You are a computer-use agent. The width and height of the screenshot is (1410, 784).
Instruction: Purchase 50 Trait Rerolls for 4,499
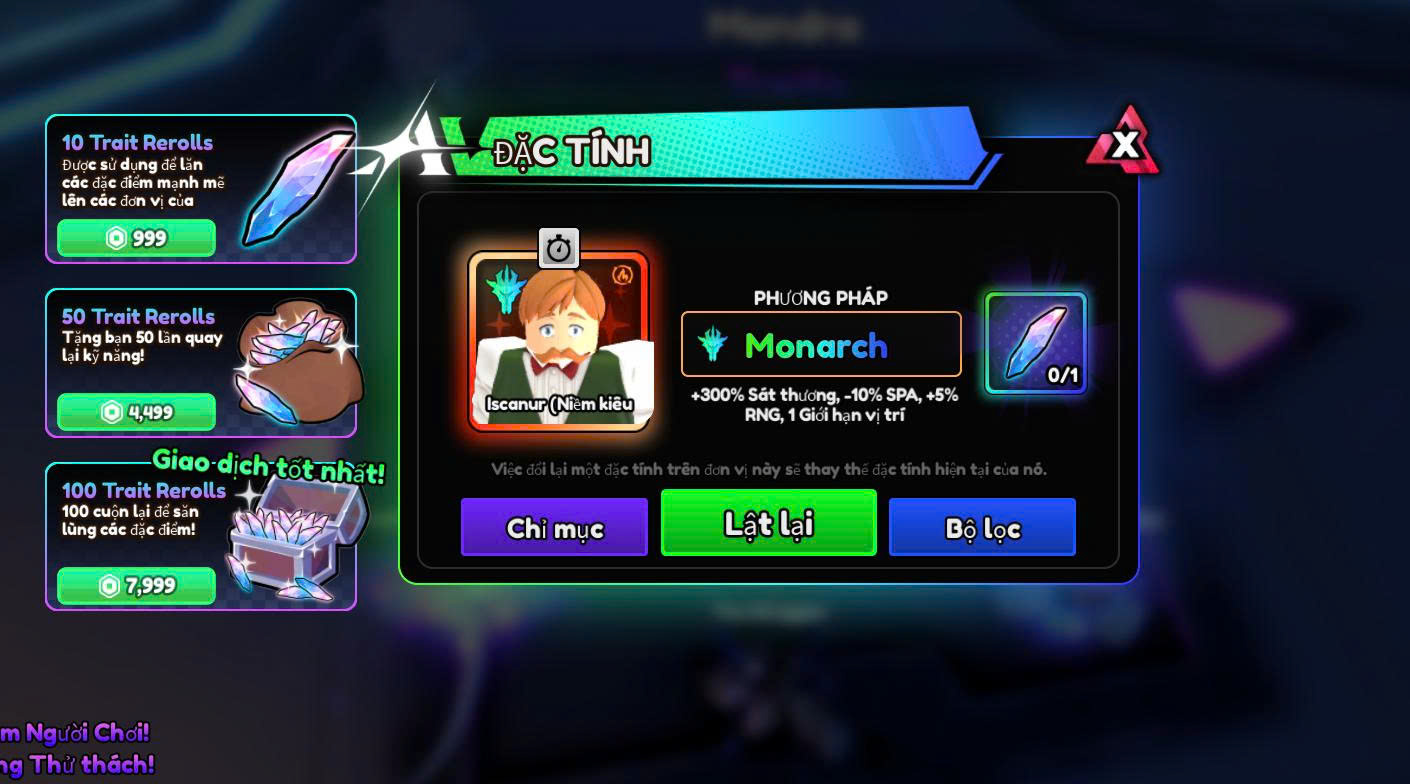[136, 412]
